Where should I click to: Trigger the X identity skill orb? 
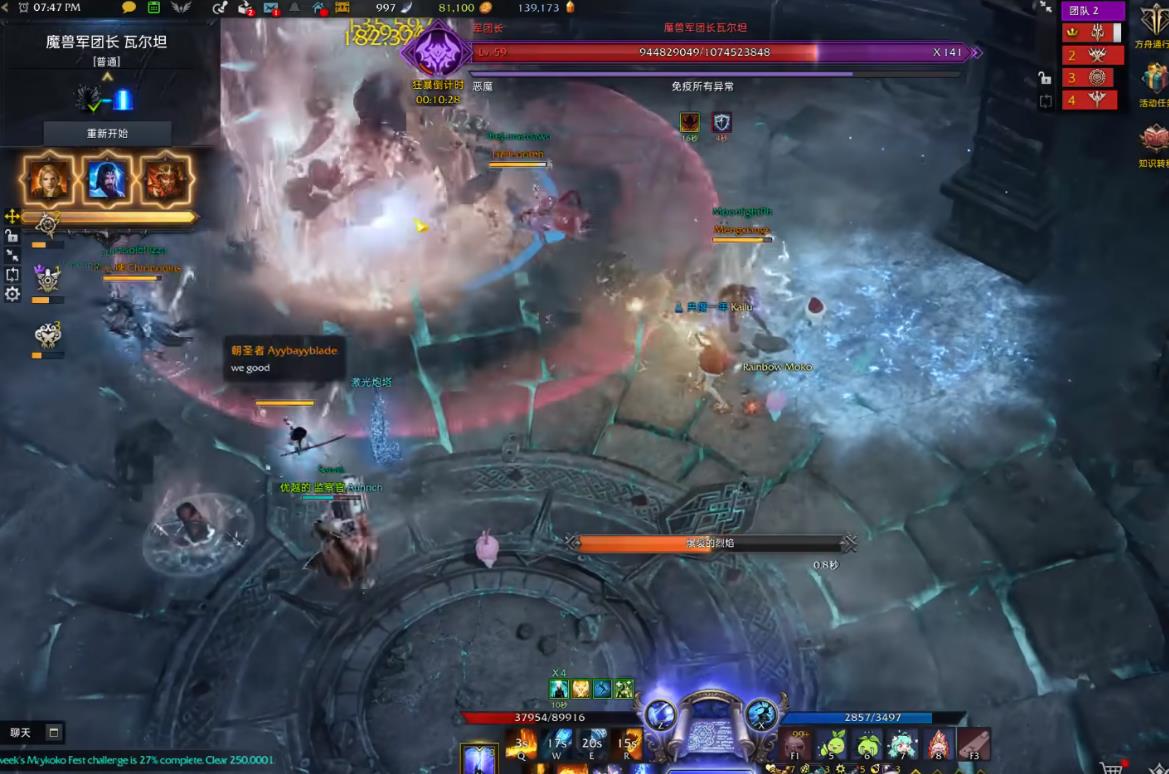click(x=761, y=713)
